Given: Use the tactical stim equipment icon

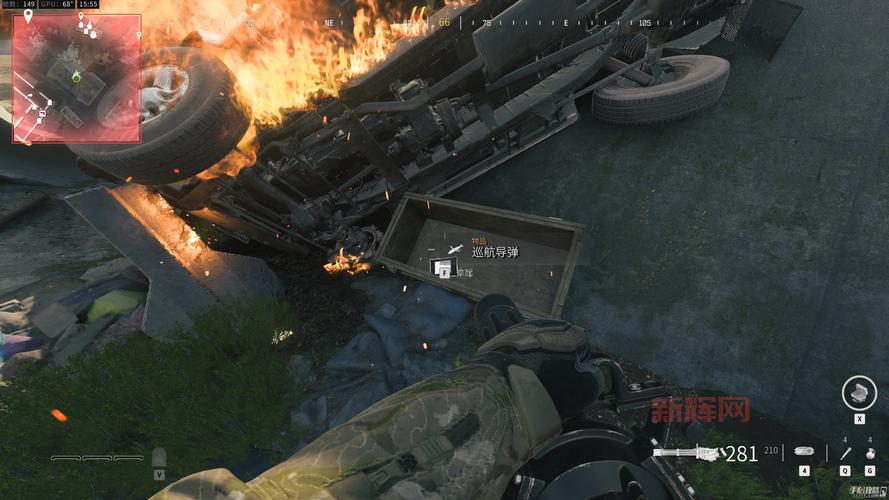Looking at the screenshot, I should (845, 453).
